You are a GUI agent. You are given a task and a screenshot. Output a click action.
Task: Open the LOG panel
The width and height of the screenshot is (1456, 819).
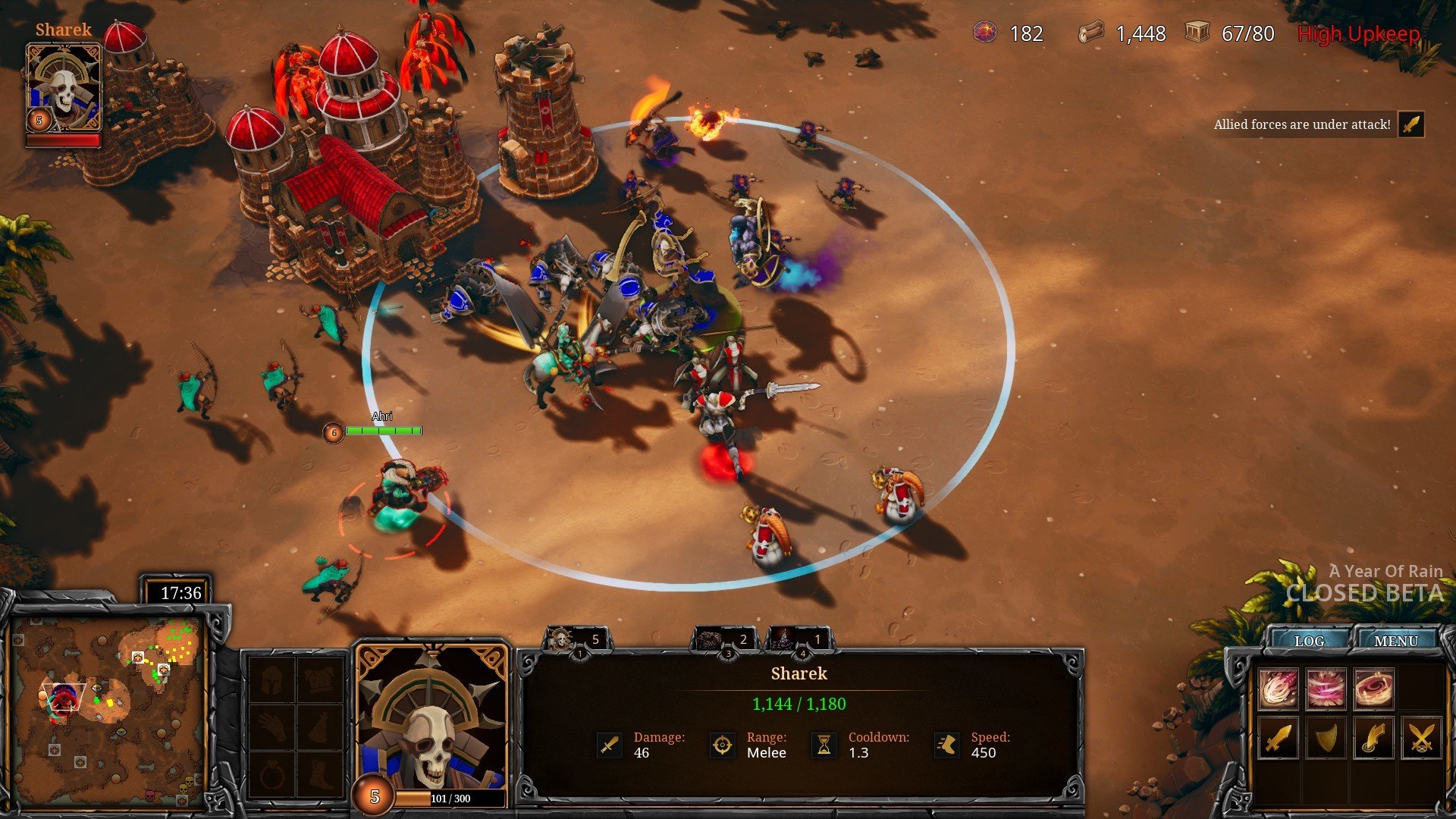(1309, 641)
